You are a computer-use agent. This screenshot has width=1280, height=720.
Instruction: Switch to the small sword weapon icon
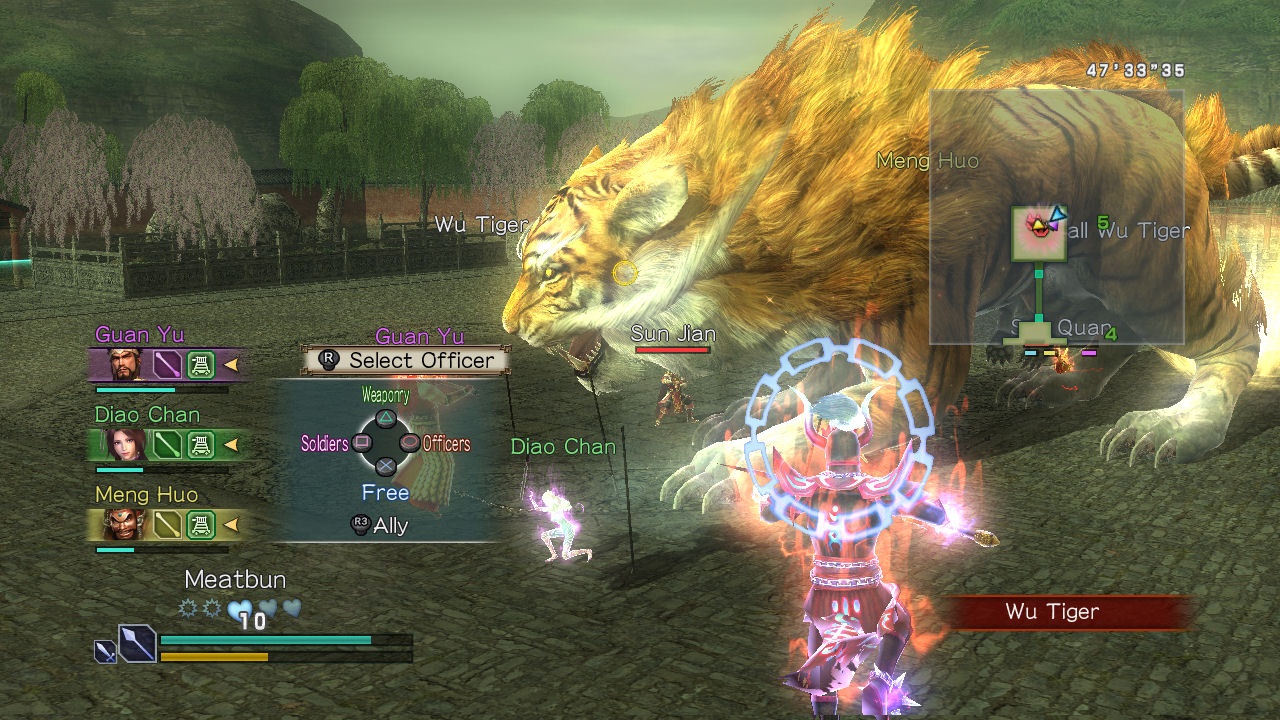click(105, 652)
